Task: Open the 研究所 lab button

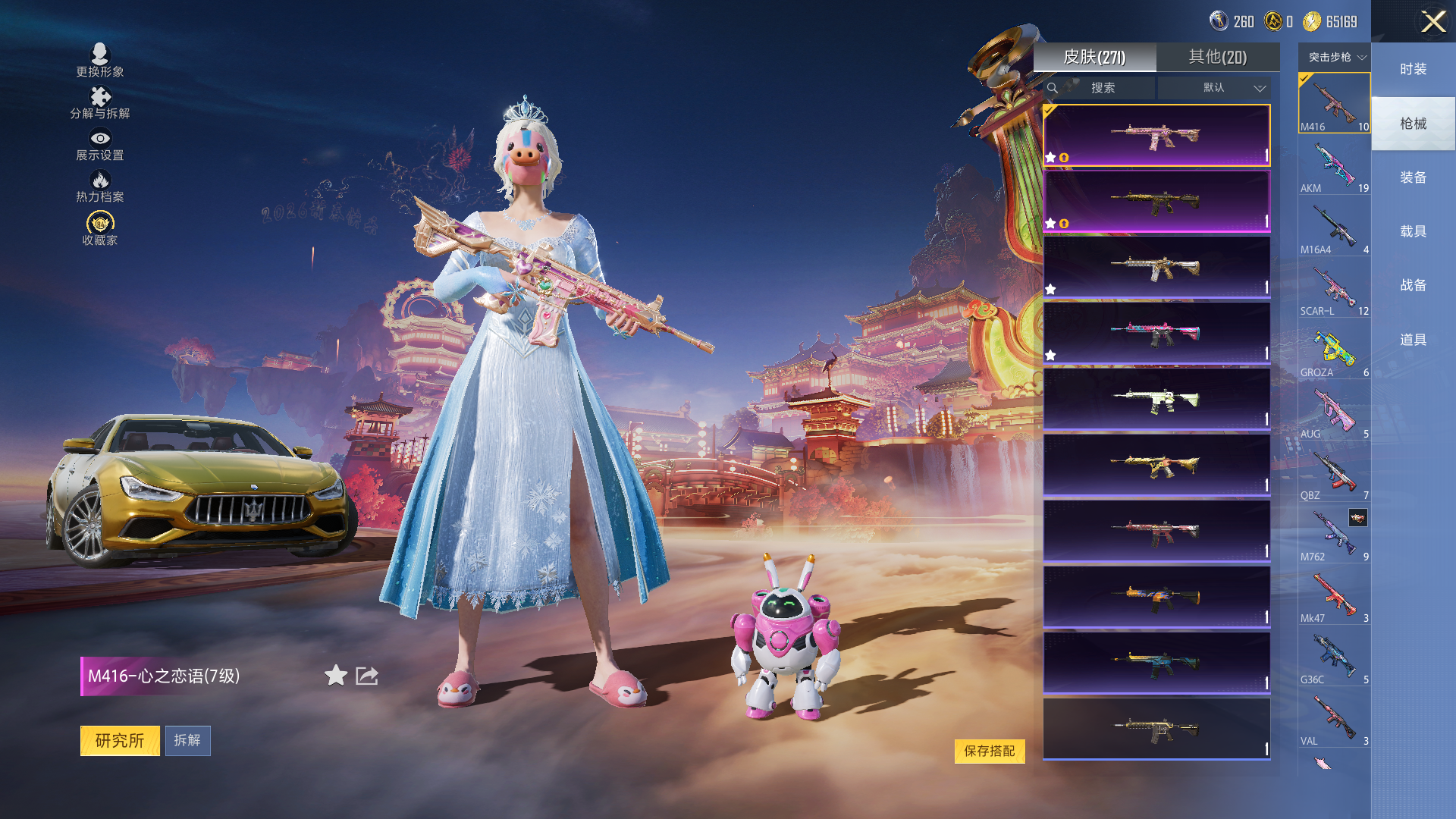Action: 120,740
